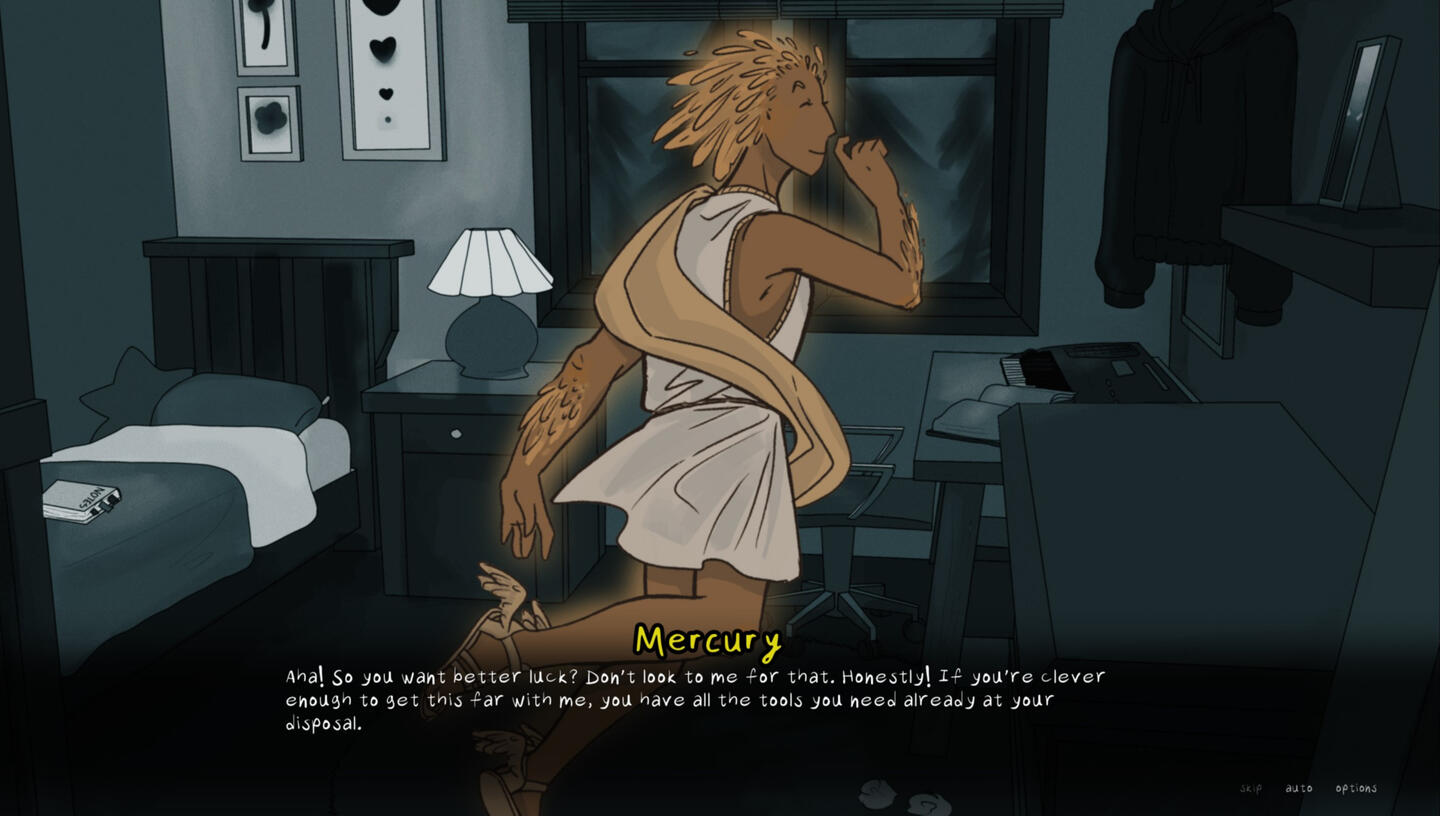This screenshot has height=816, width=1440.
Task: Click the skip button
Action: pyautogui.click(x=1250, y=788)
